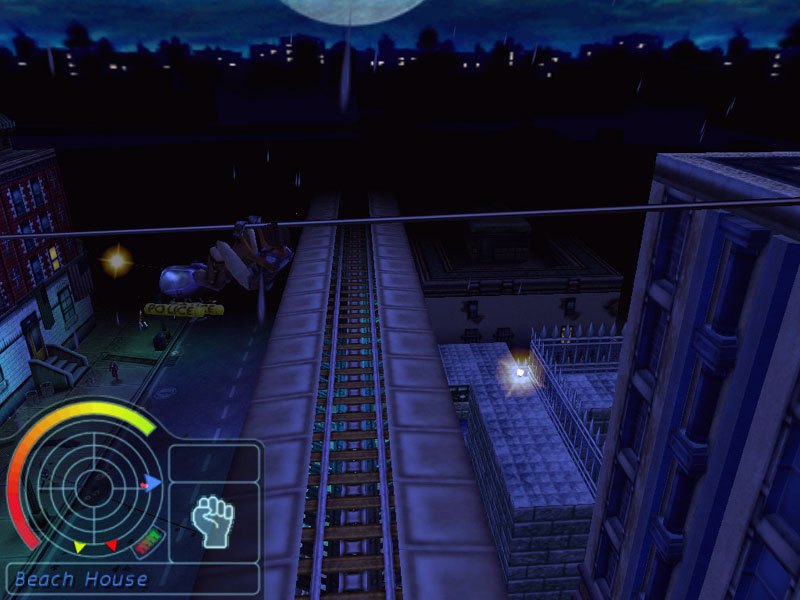Click the Beach House location label

(81, 579)
